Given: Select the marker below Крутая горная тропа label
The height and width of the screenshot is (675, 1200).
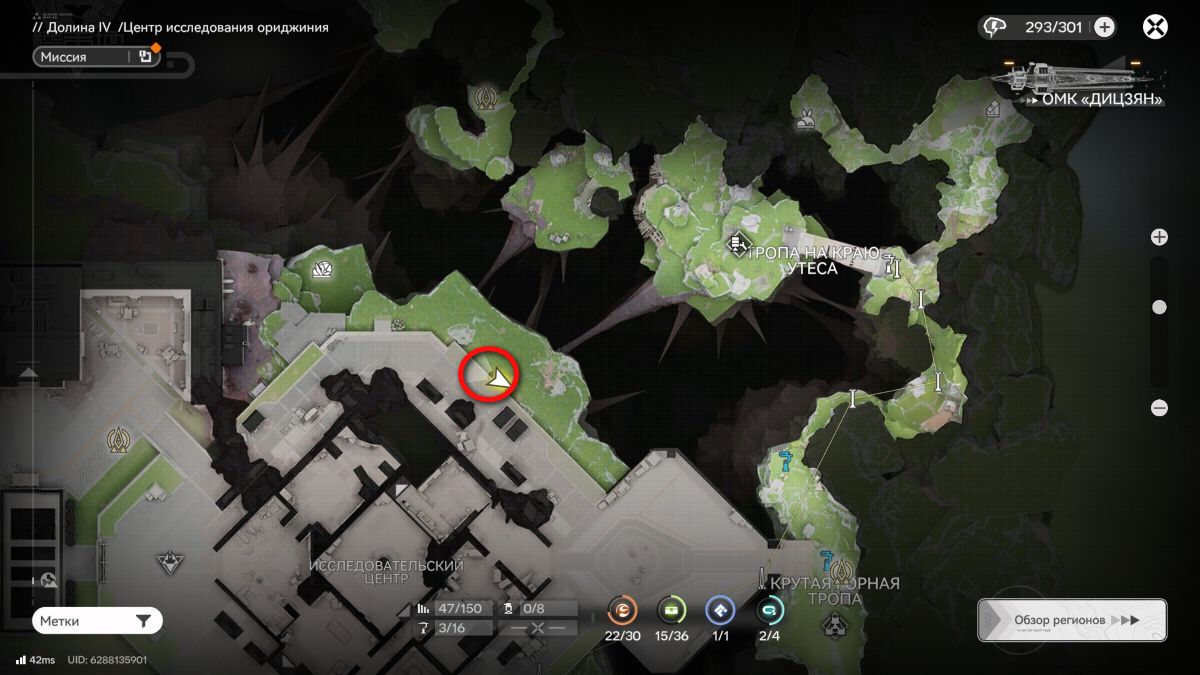Looking at the screenshot, I should pyautogui.click(x=835, y=627).
